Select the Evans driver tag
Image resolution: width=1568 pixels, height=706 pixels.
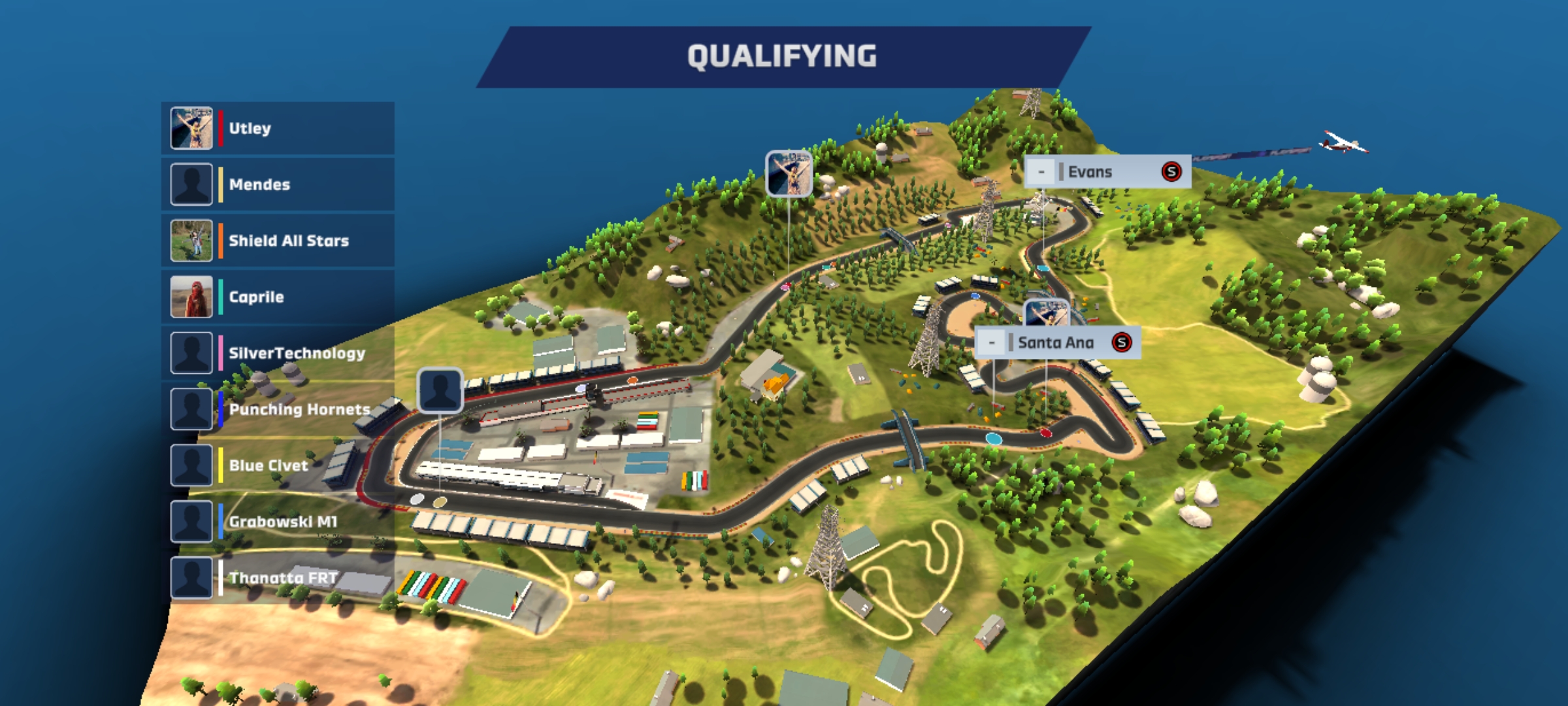point(1098,172)
